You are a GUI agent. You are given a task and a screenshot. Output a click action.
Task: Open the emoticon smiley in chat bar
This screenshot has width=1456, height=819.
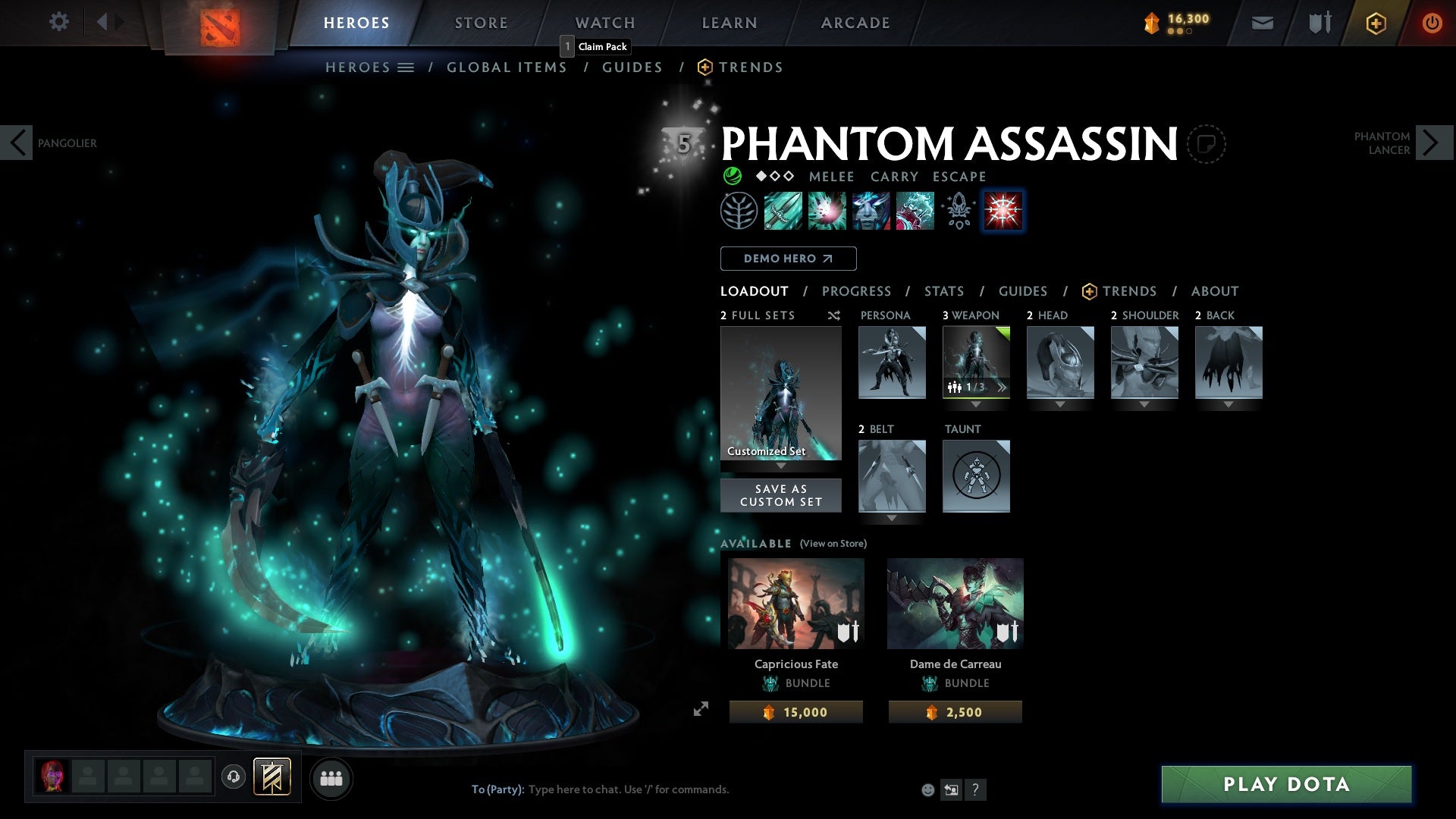pyautogui.click(x=928, y=789)
